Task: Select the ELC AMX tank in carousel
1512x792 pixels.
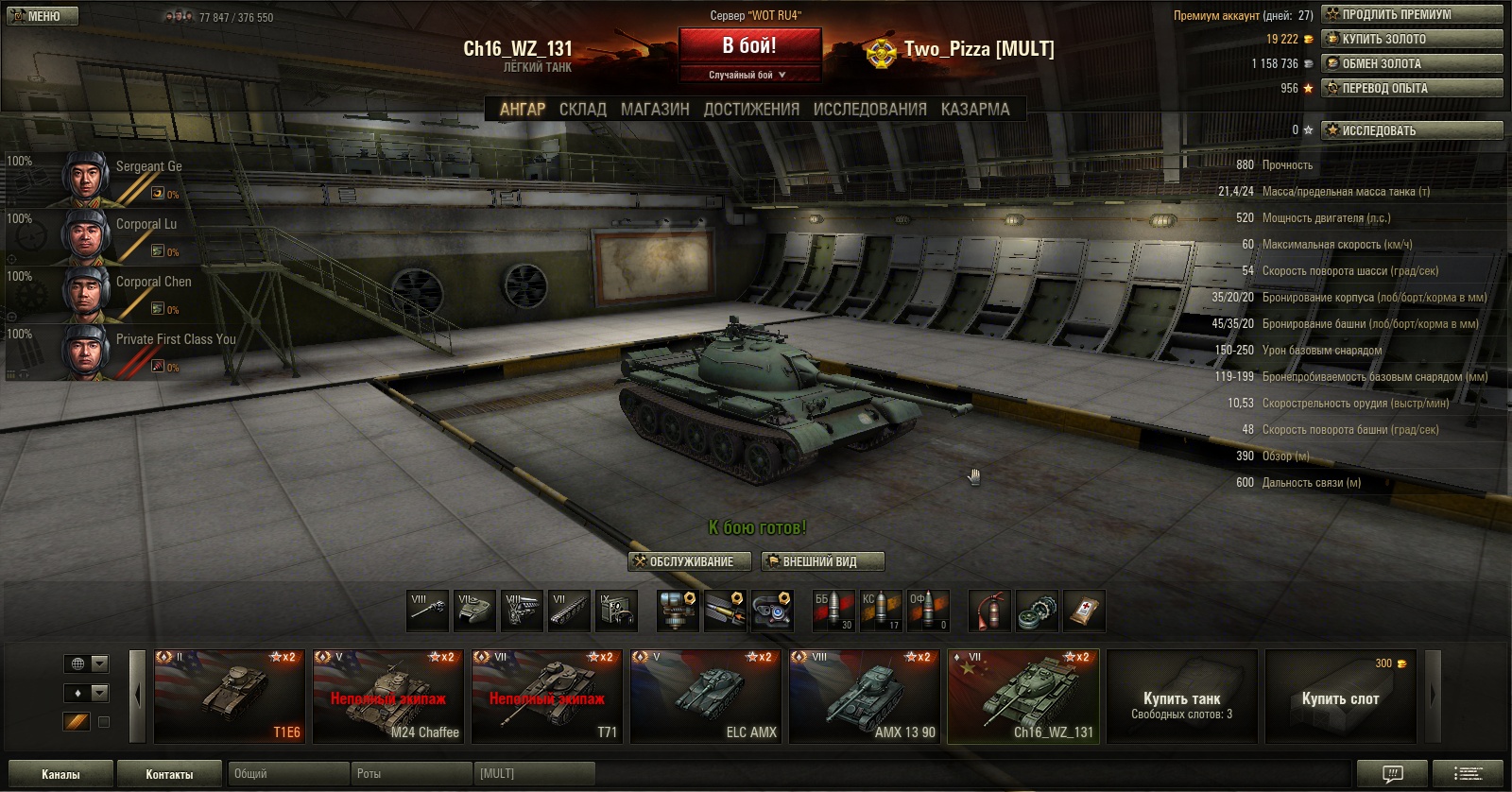Action: pyautogui.click(x=706, y=697)
